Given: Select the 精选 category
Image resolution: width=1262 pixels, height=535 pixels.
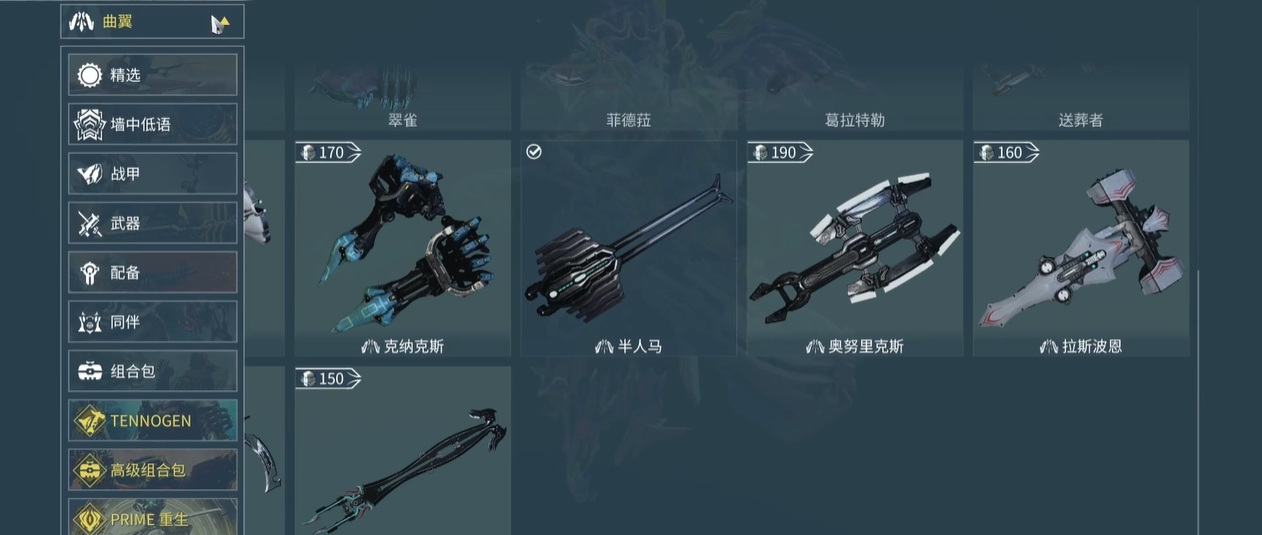Looking at the screenshot, I should (x=152, y=75).
